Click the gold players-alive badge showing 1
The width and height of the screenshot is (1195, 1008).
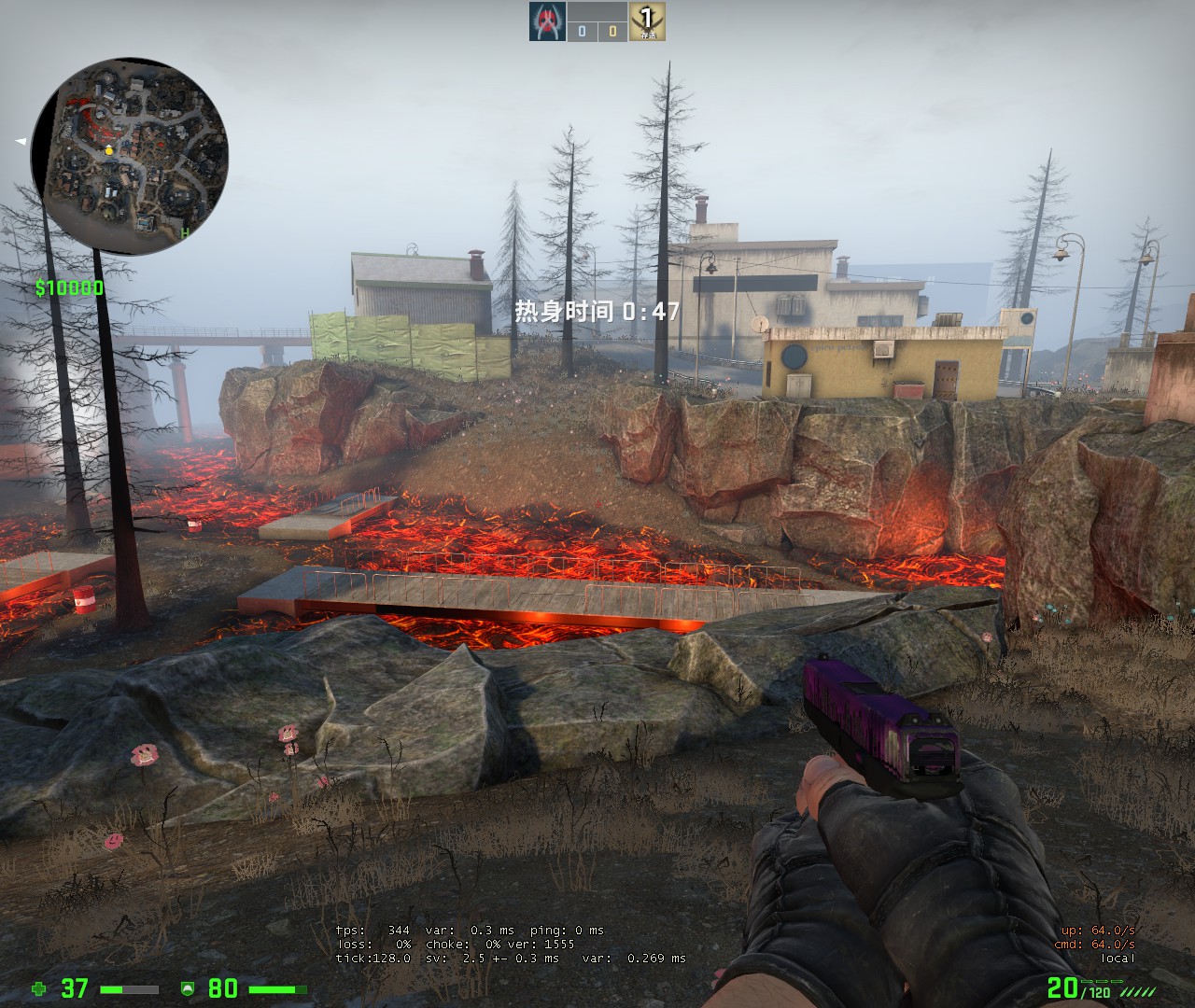(x=646, y=21)
